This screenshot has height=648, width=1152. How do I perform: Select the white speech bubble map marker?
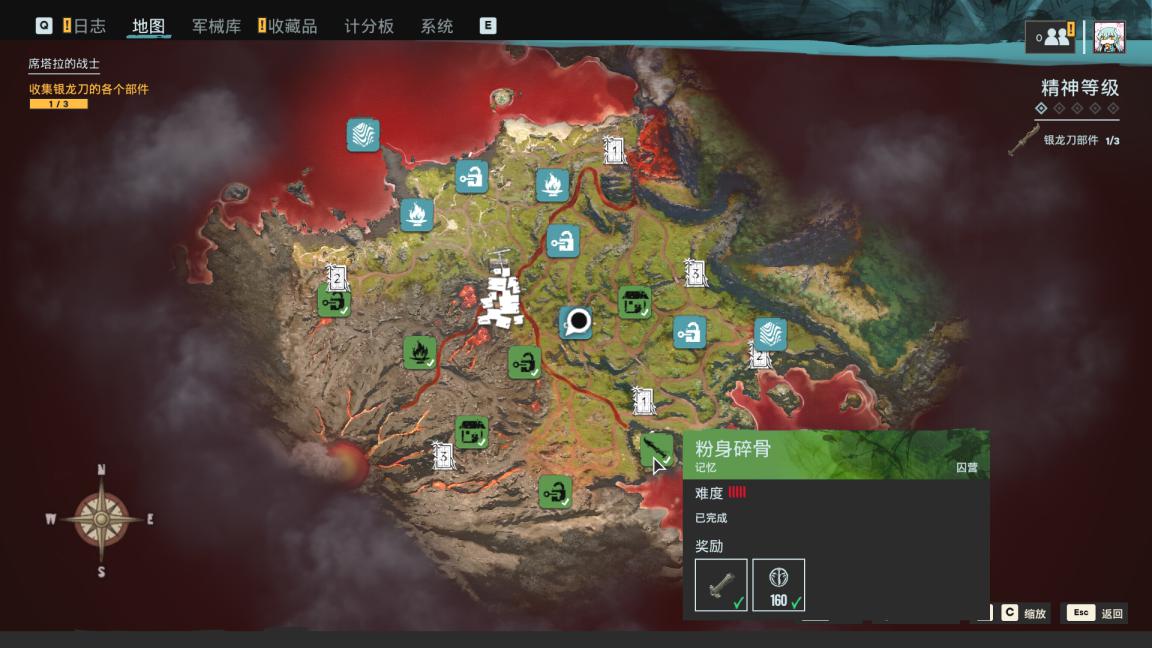pos(576,322)
